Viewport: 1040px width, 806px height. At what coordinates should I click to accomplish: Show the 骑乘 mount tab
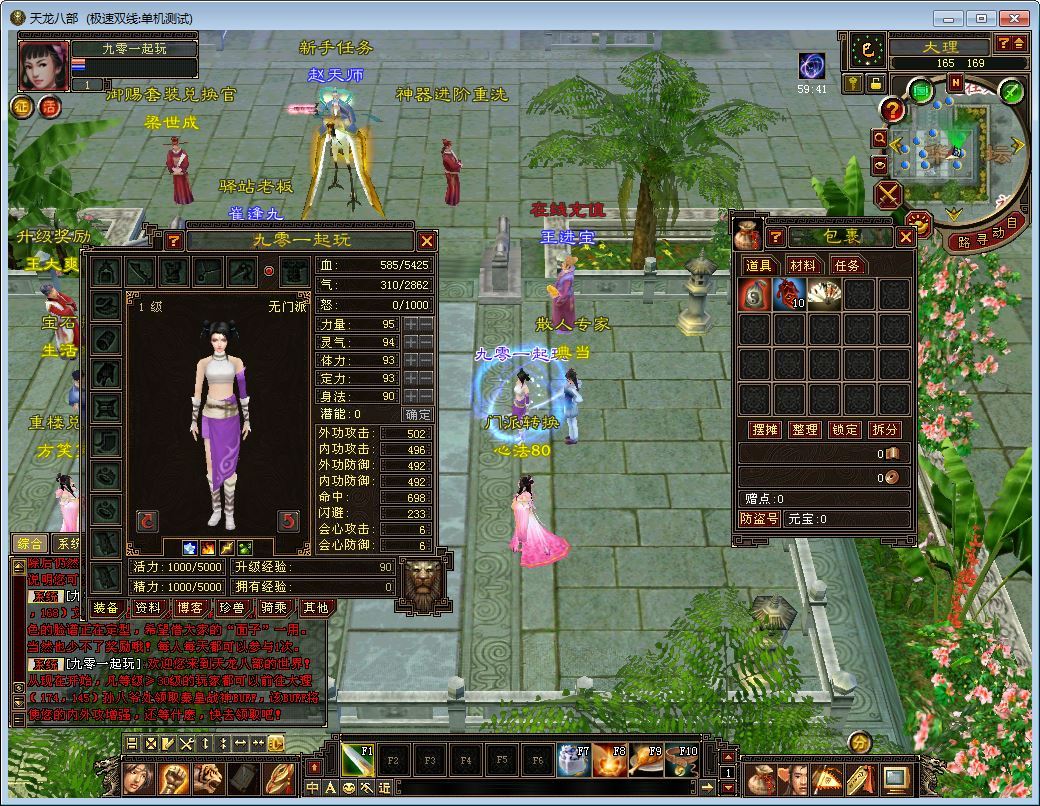point(274,607)
